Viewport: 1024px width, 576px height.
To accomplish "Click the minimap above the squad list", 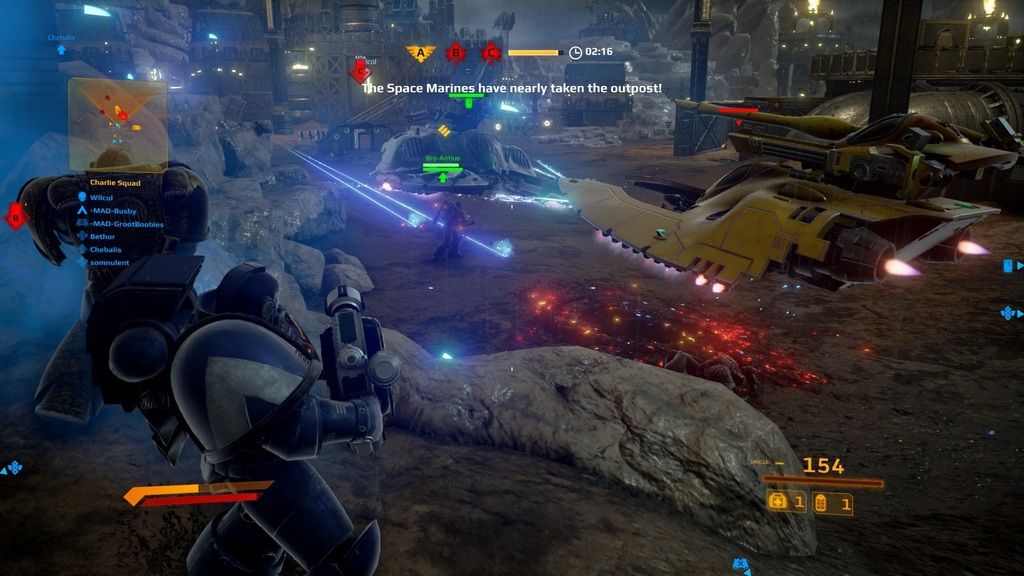I will point(116,124).
